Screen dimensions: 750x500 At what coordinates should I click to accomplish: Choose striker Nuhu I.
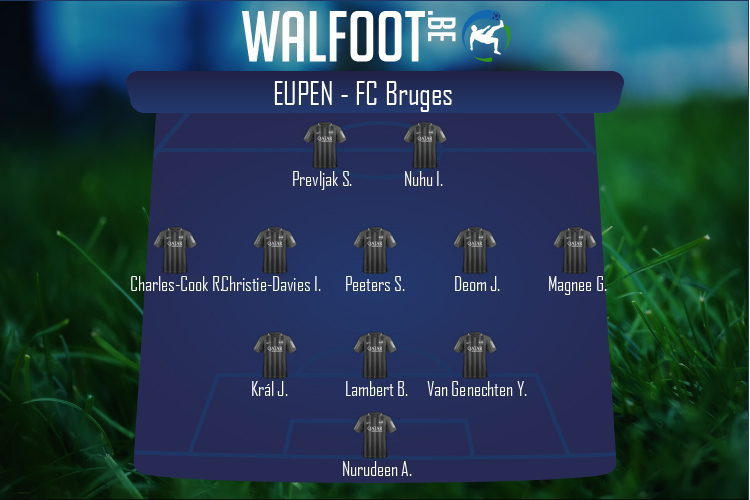point(424,146)
